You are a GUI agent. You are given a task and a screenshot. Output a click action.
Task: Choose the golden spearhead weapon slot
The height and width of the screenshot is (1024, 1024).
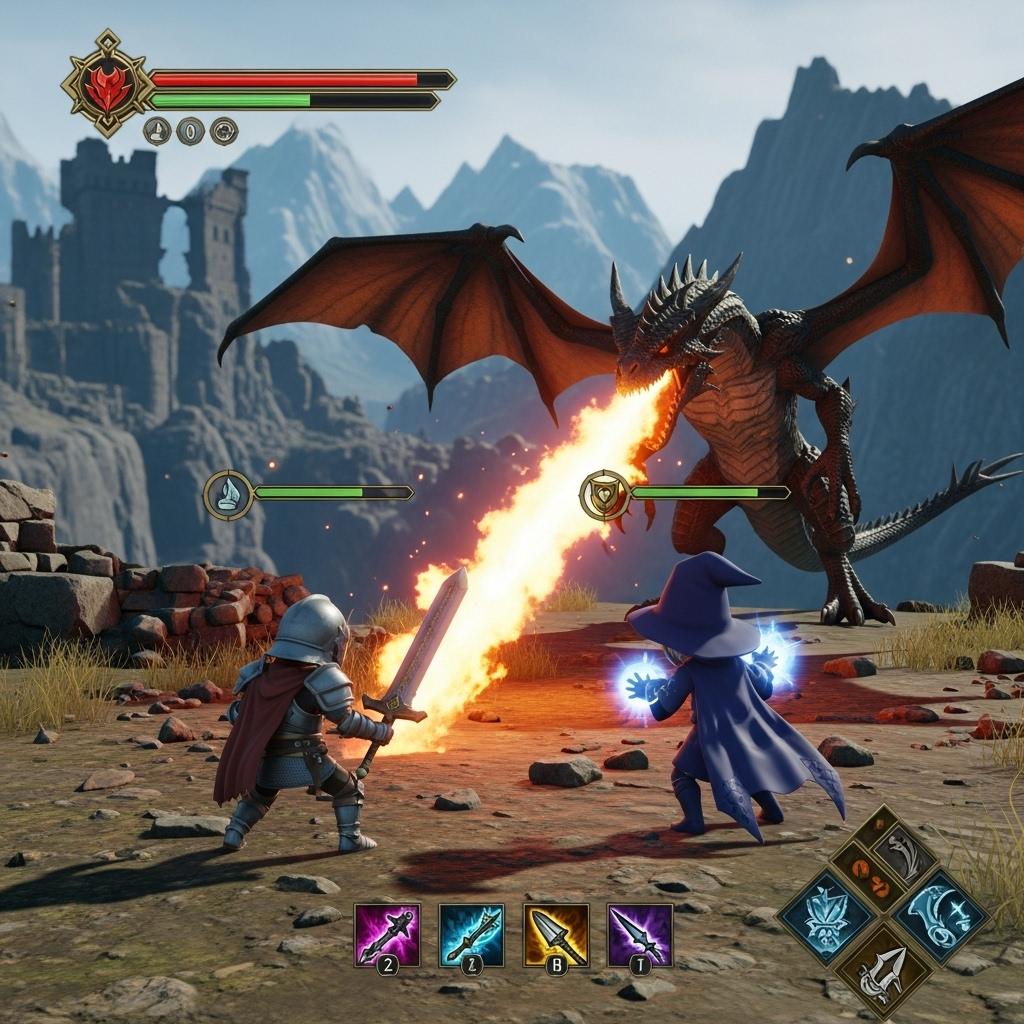[556, 934]
